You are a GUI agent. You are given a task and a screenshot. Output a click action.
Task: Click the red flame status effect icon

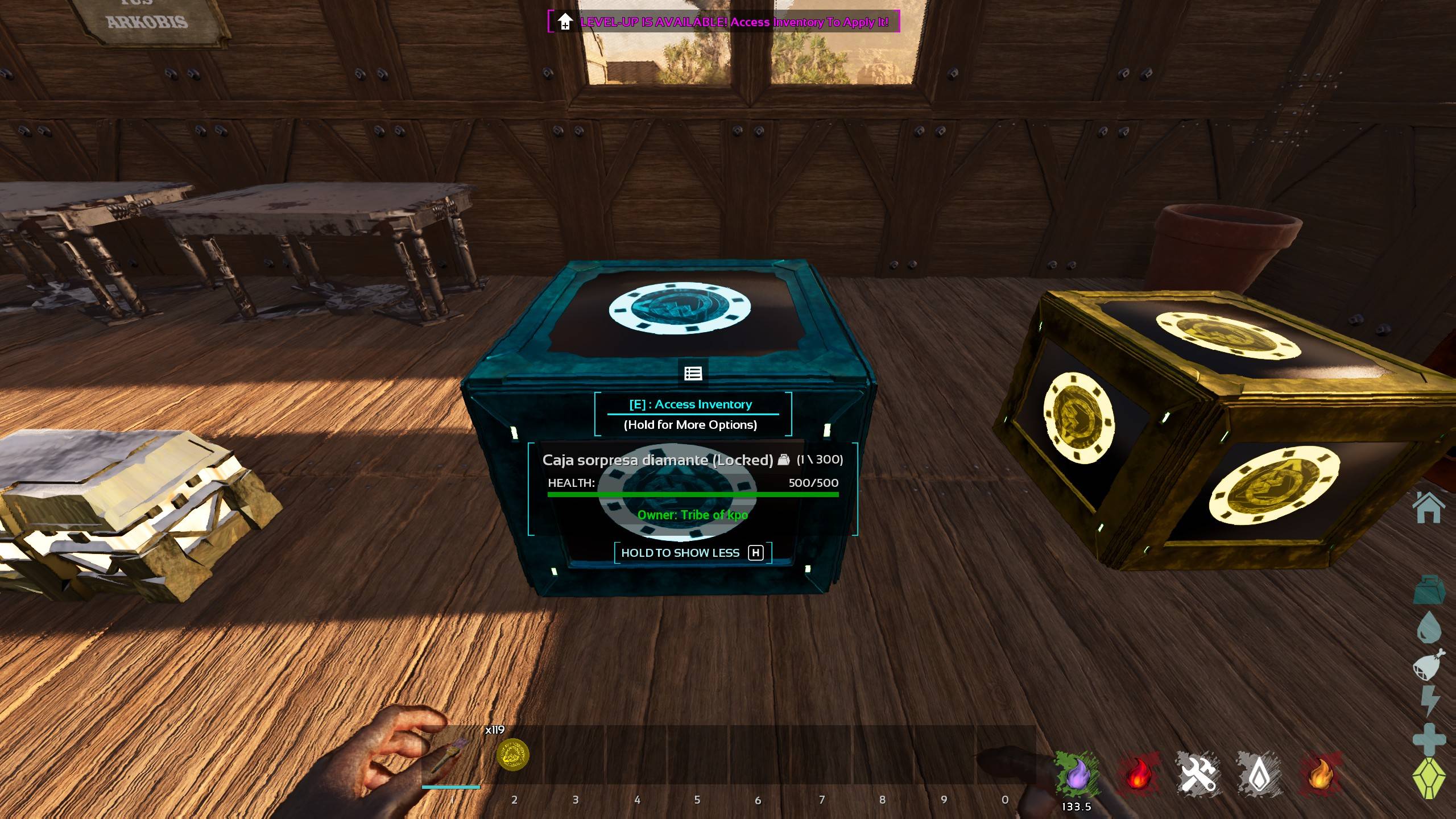pyautogui.click(x=1137, y=775)
